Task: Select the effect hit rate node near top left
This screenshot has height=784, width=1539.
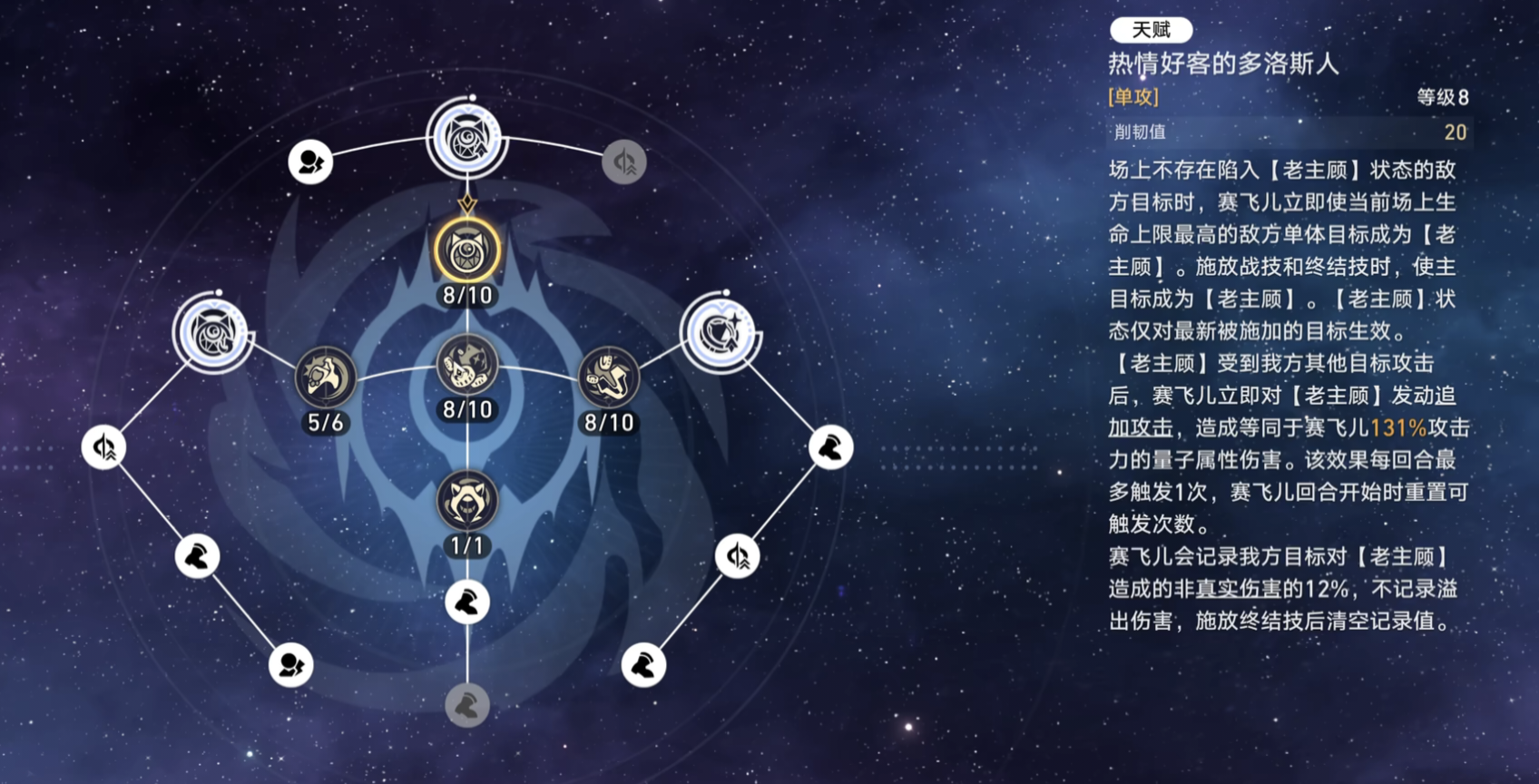Action: tap(312, 163)
